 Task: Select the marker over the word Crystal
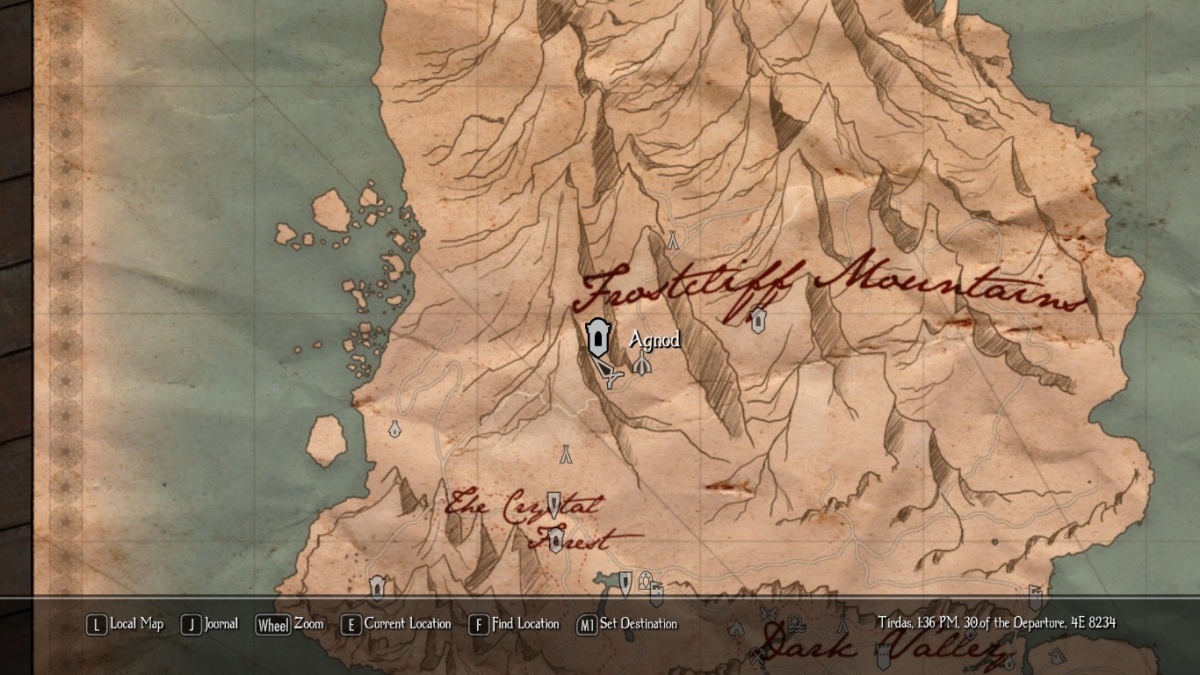[x=553, y=504]
